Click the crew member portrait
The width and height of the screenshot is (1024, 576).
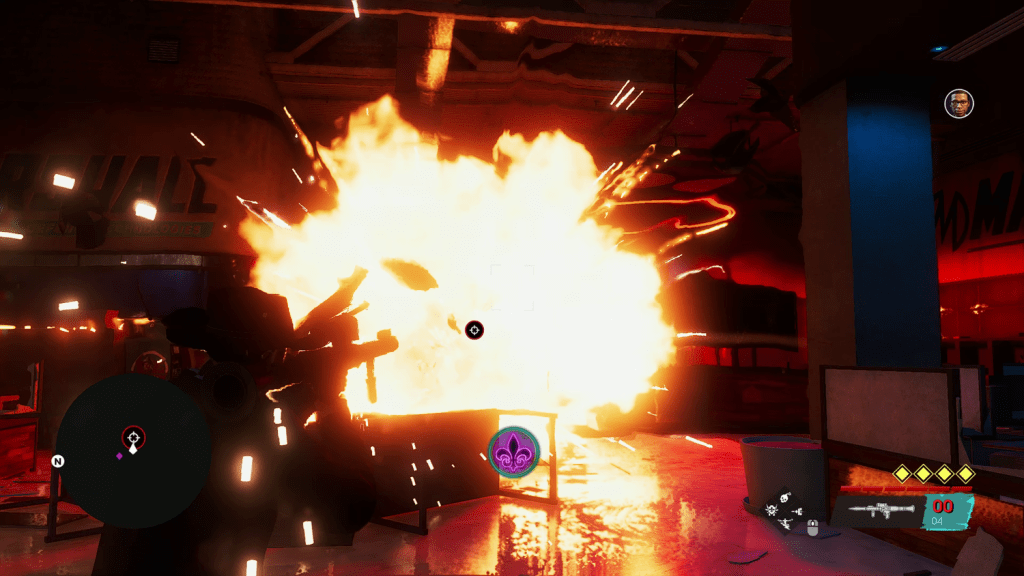(x=958, y=103)
